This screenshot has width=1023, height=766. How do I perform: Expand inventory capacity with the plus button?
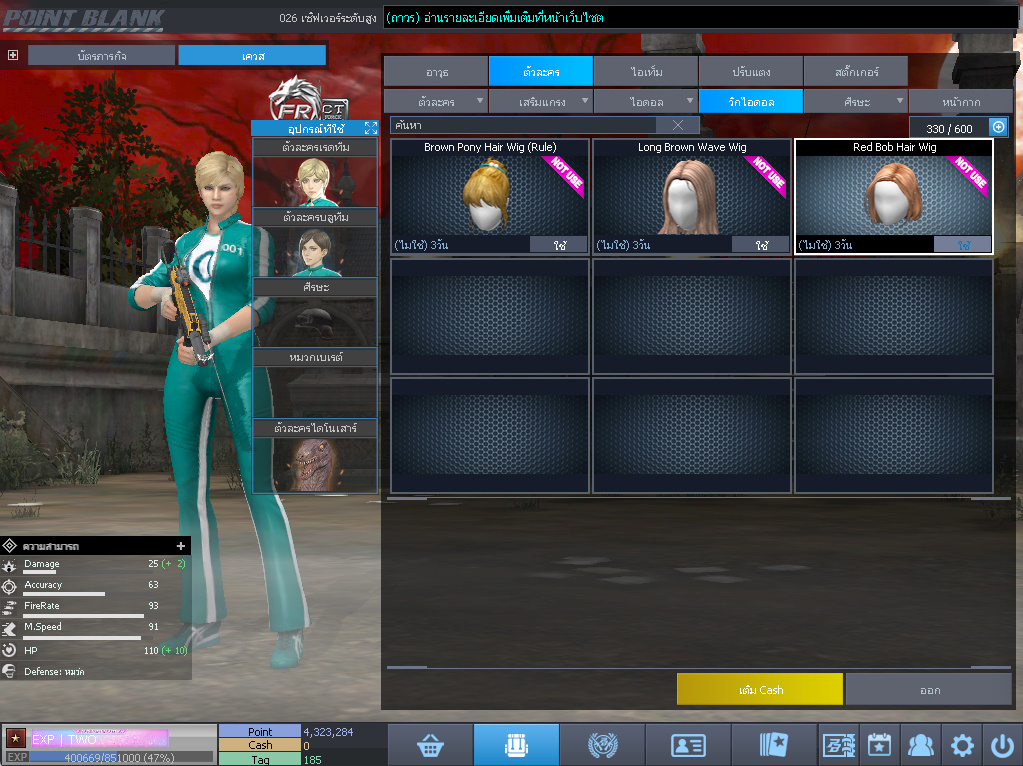point(997,127)
